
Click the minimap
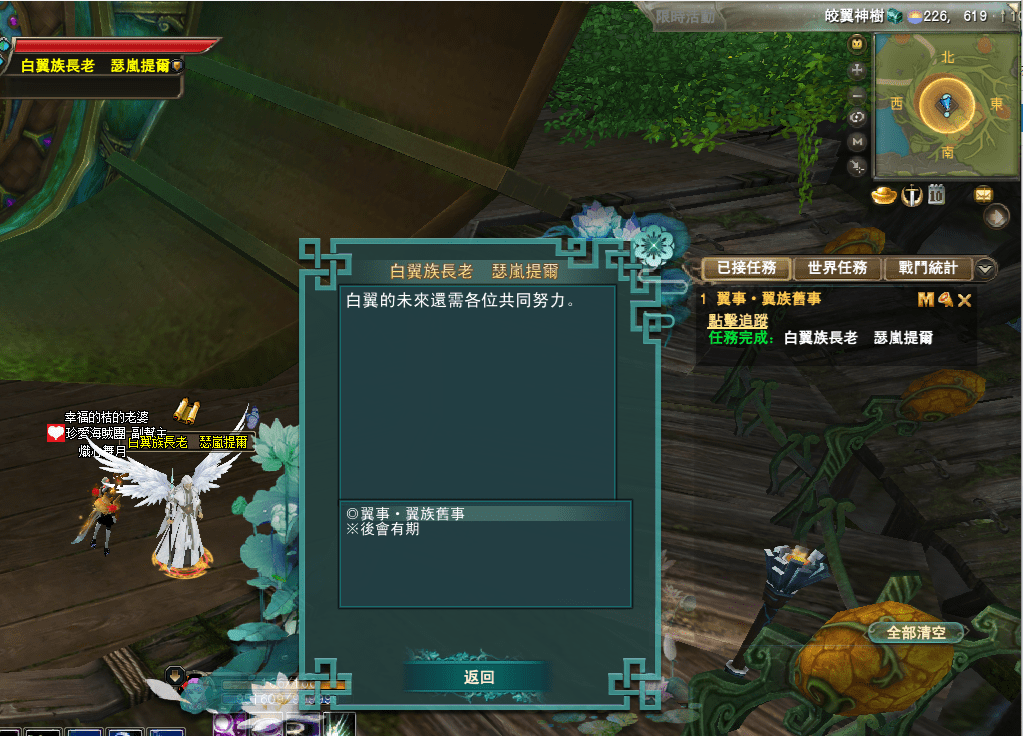pyautogui.click(x=947, y=104)
